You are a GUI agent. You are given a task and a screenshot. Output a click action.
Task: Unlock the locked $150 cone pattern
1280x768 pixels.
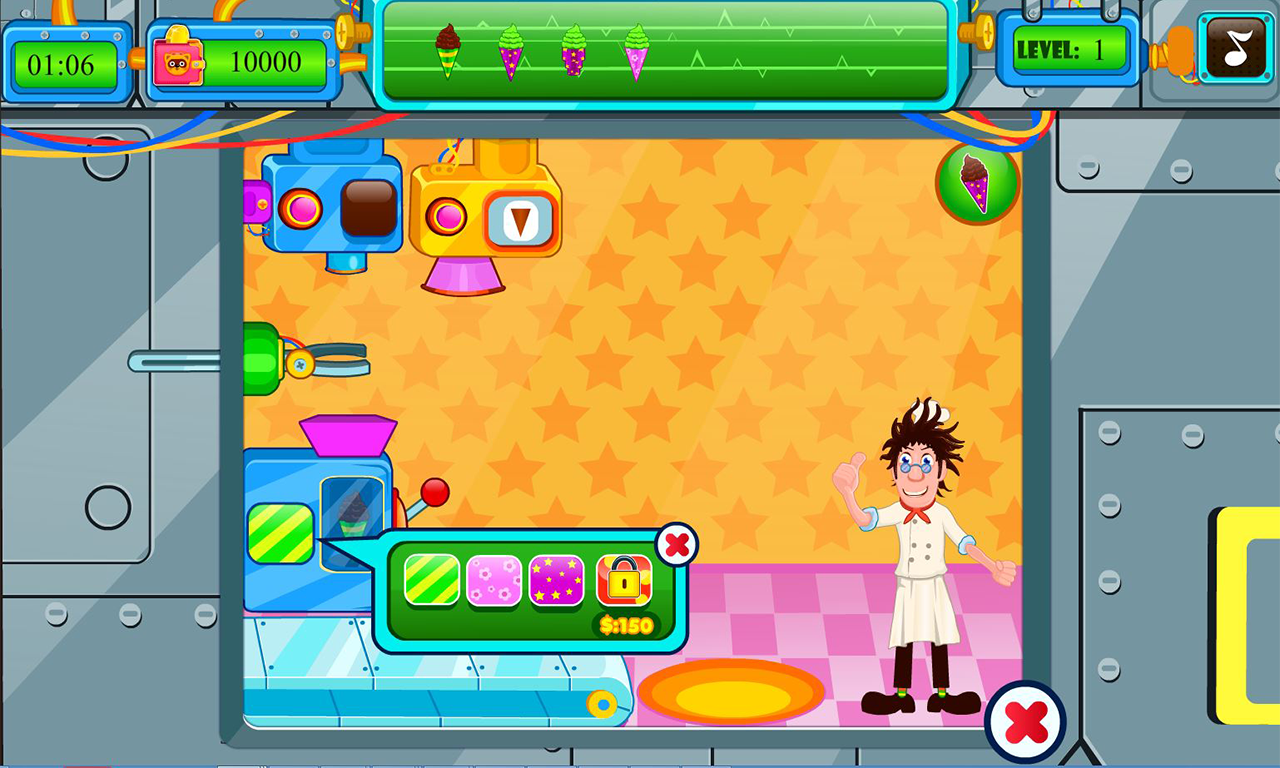coord(624,582)
